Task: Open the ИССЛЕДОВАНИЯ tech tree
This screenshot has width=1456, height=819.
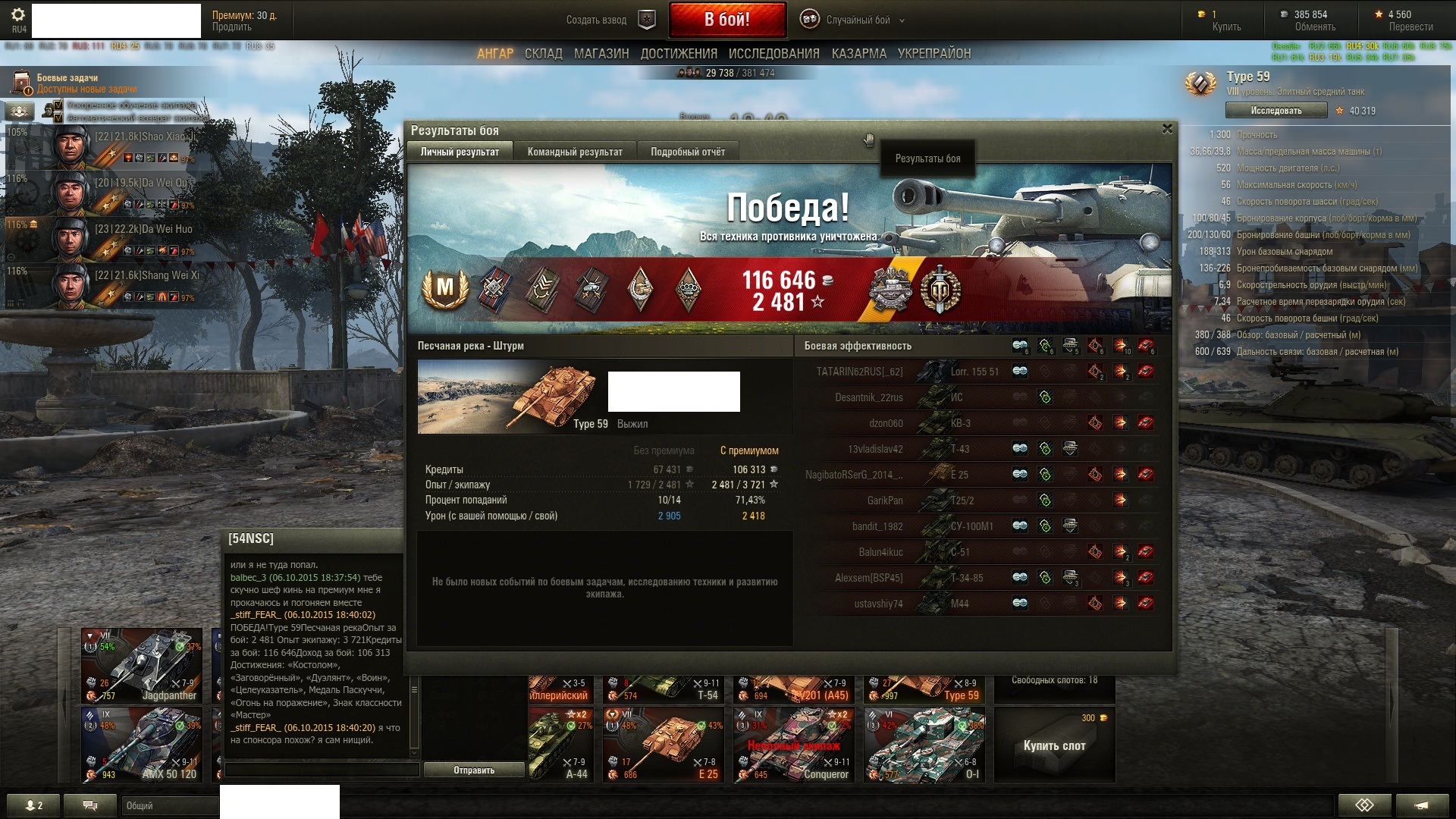Action: (x=773, y=54)
